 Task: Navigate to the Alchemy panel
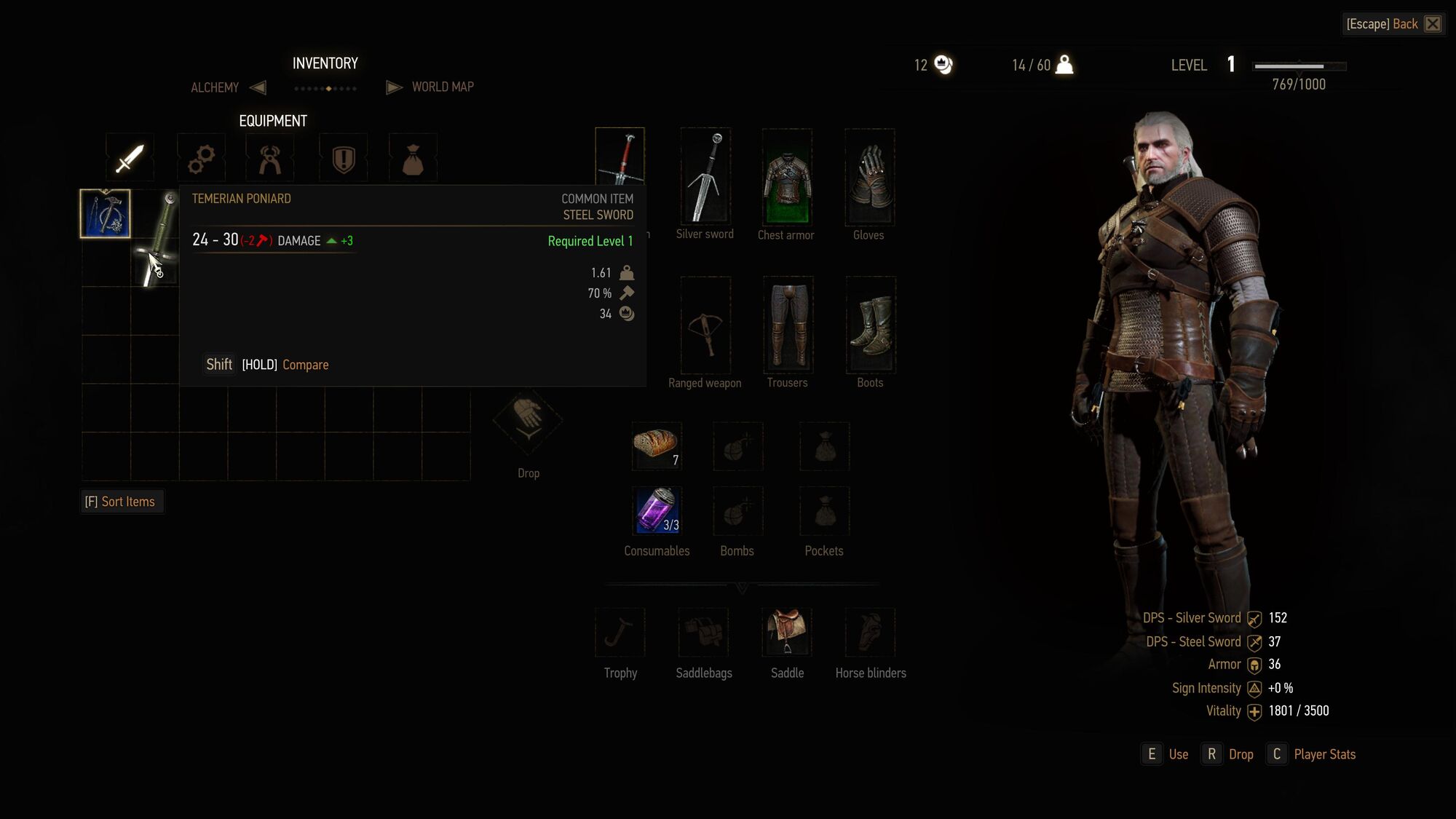[x=215, y=87]
